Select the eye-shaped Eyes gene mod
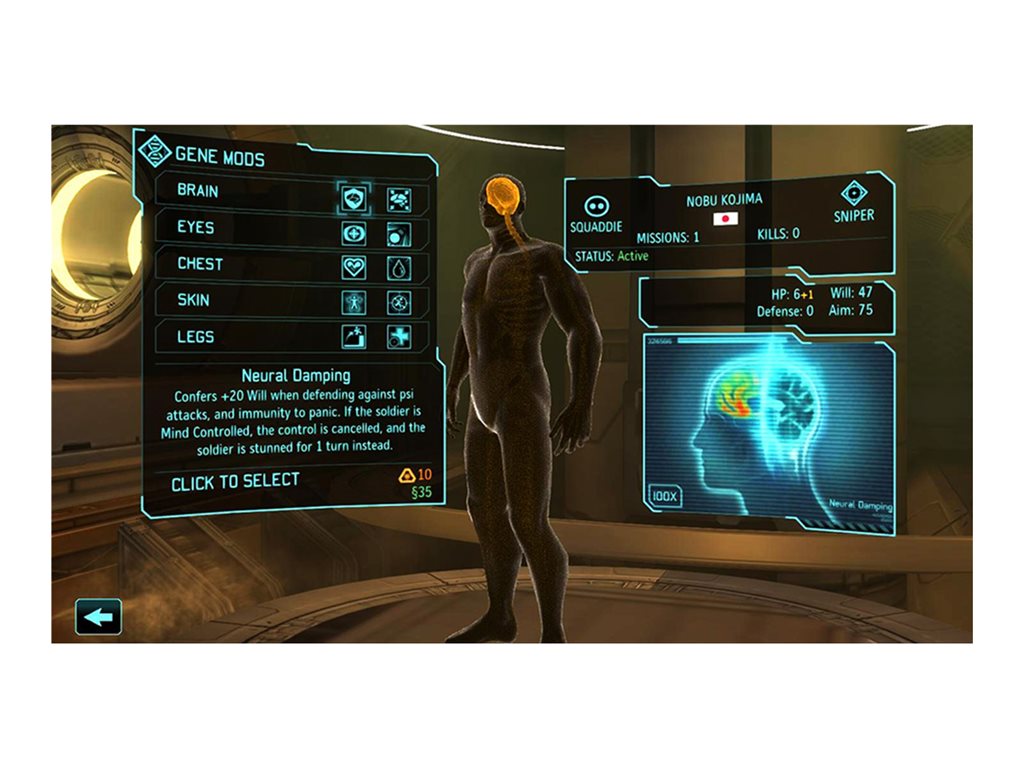The width and height of the screenshot is (1024, 768). coord(355,233)
